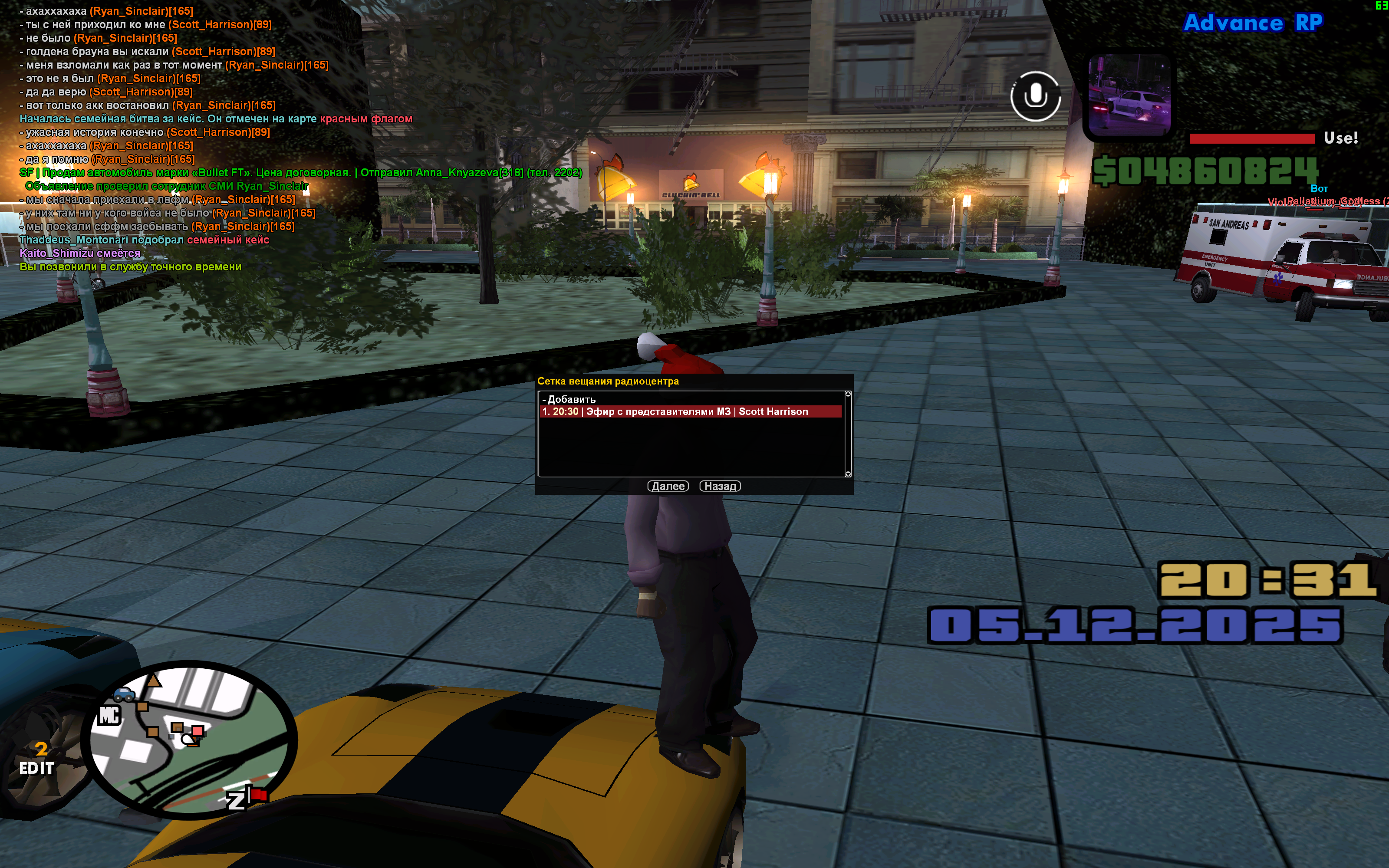
Task: Click the purple car thumbnail on the HUD
Action: click(x=1129, y=96)
